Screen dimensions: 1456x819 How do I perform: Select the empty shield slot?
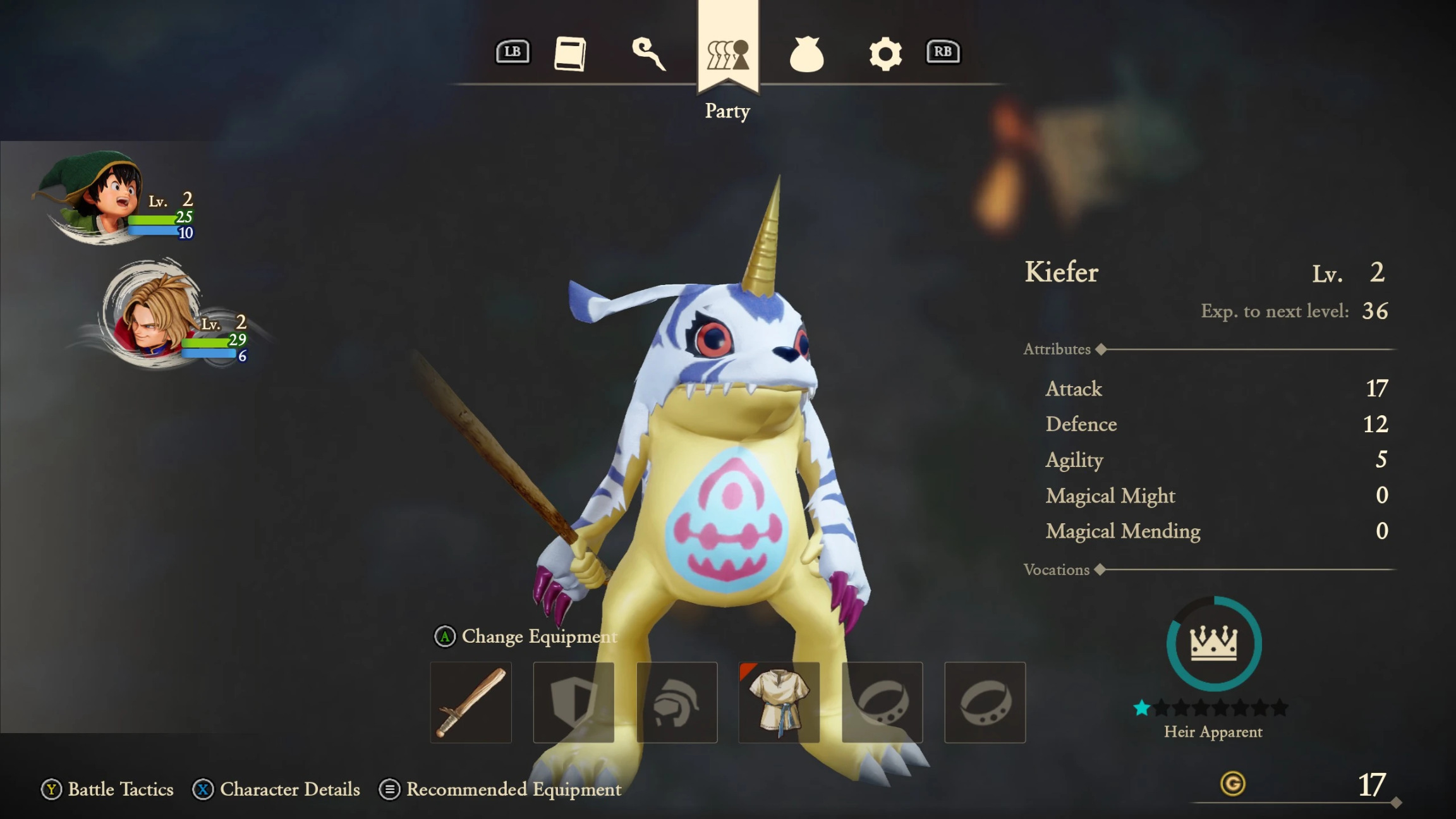pos(573,702)
